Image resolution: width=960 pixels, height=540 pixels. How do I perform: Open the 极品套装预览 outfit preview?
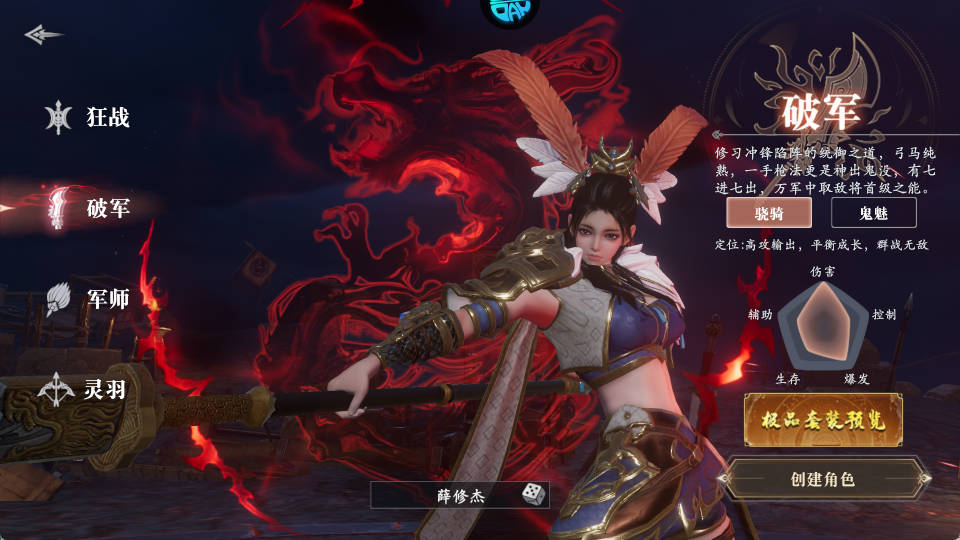823,420
